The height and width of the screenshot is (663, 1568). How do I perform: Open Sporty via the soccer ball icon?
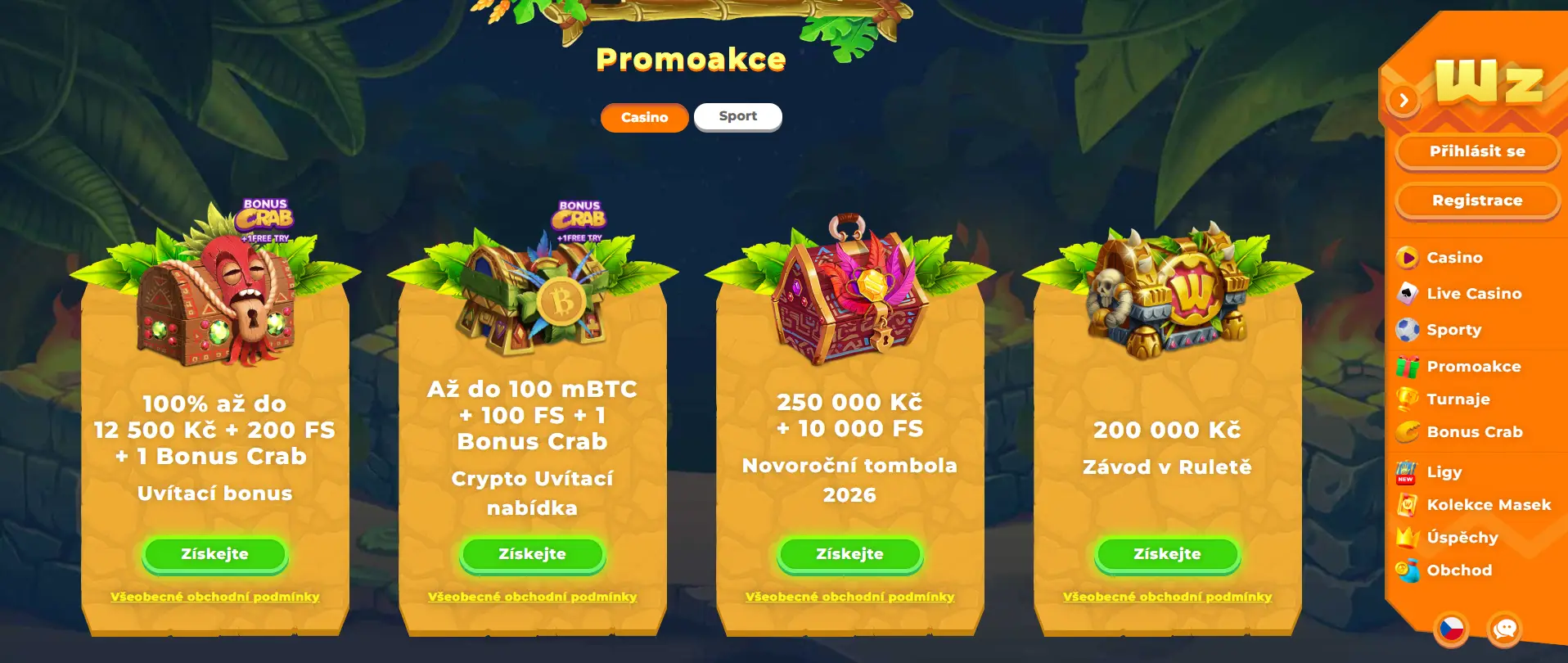1405,330
